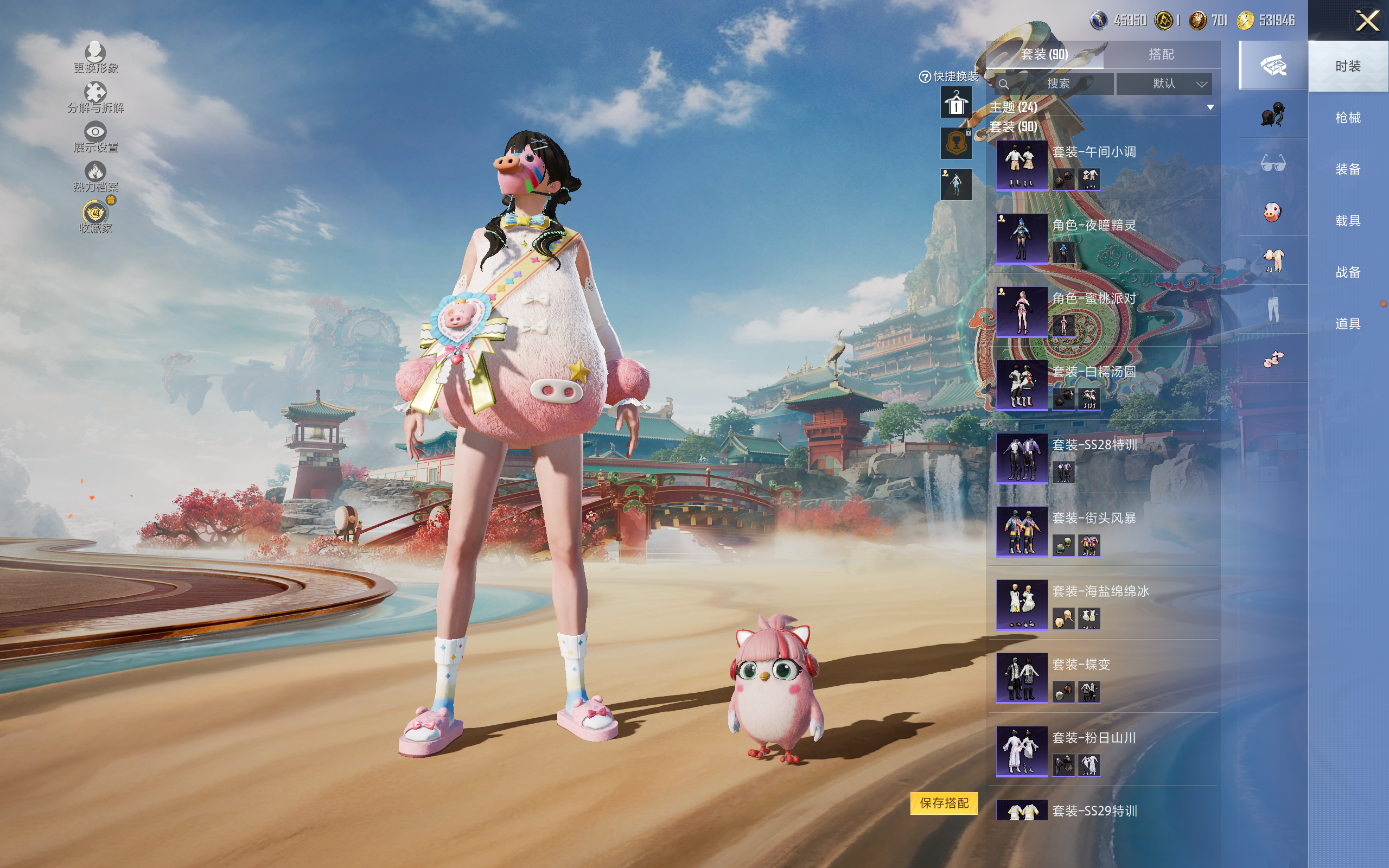Open the 载具 vehicles category
Image resolution: width=1389 pixels, height=868 pixels.
coord(1347,221)
